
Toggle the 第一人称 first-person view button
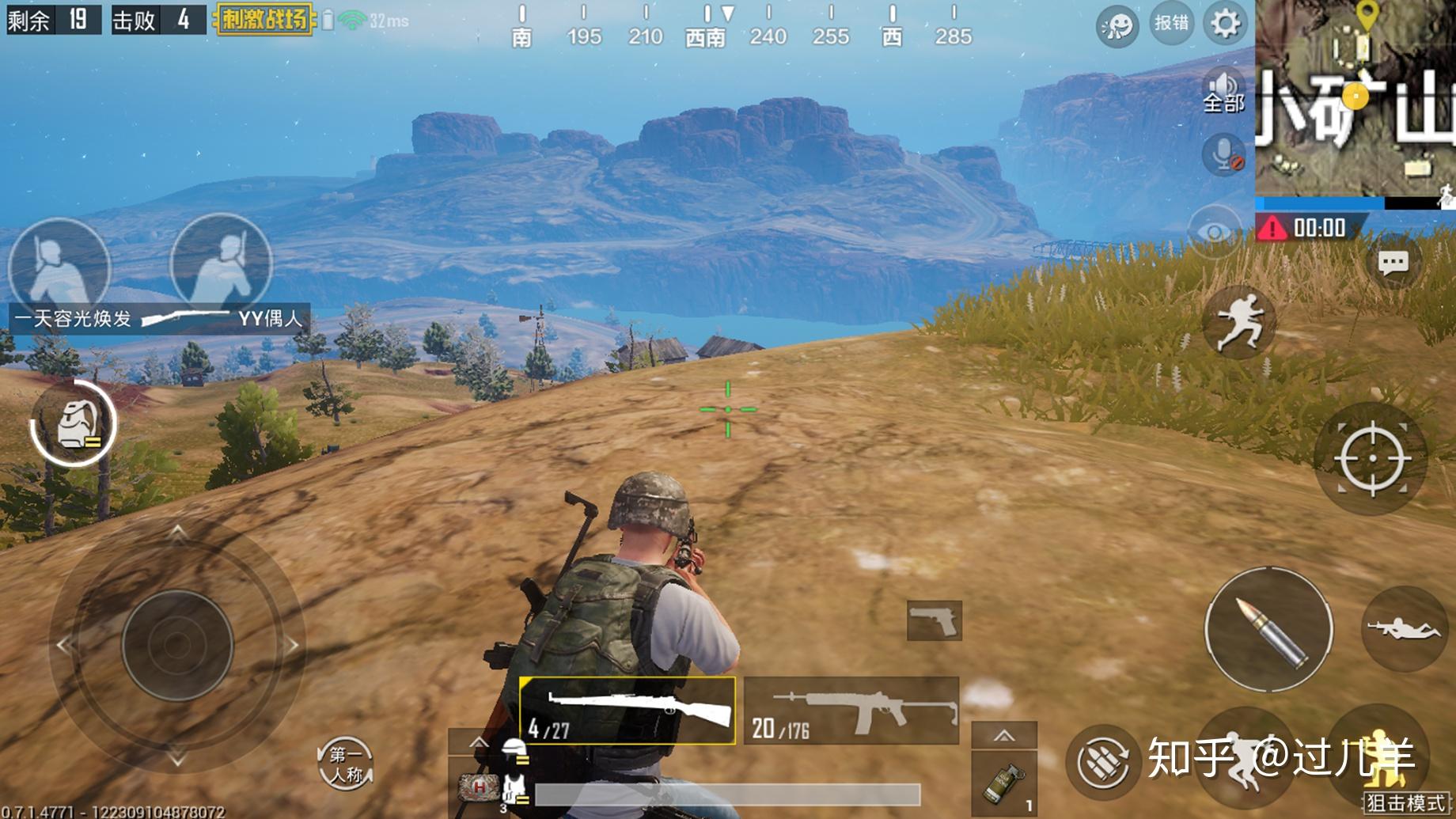[x=345, y=764]
